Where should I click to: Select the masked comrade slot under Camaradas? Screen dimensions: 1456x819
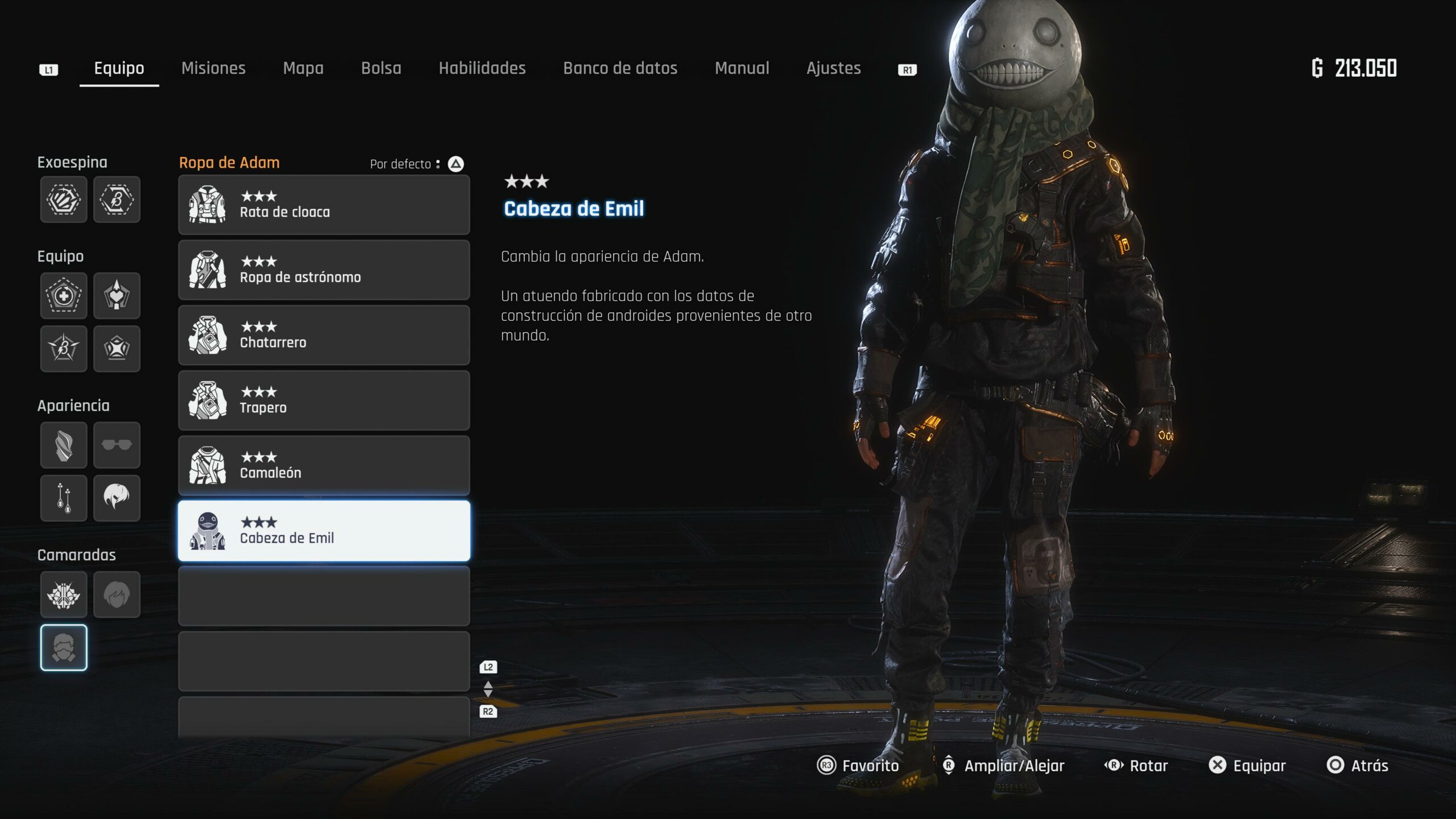click(64, 648)
